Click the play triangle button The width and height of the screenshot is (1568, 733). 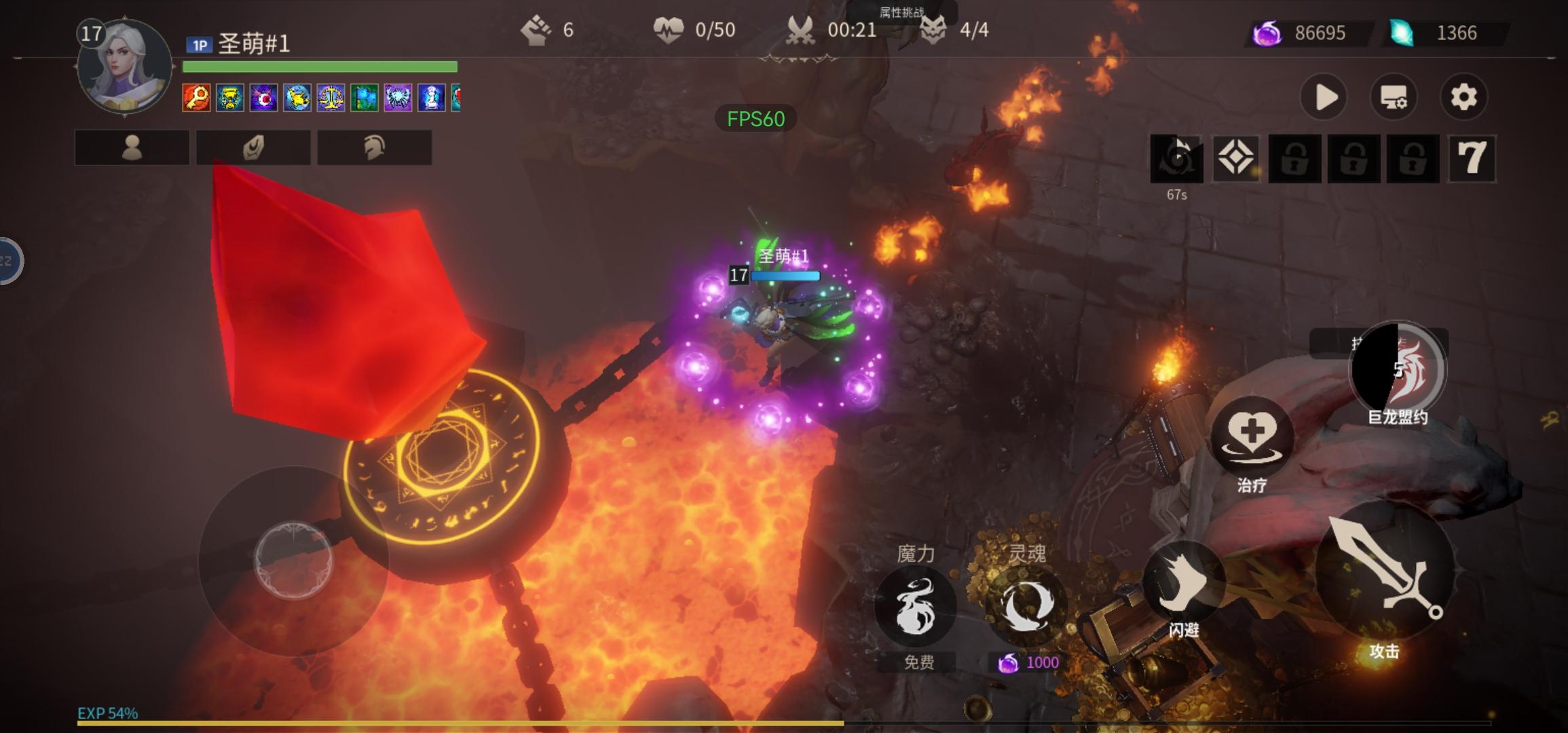click(x=1324, y=98)
